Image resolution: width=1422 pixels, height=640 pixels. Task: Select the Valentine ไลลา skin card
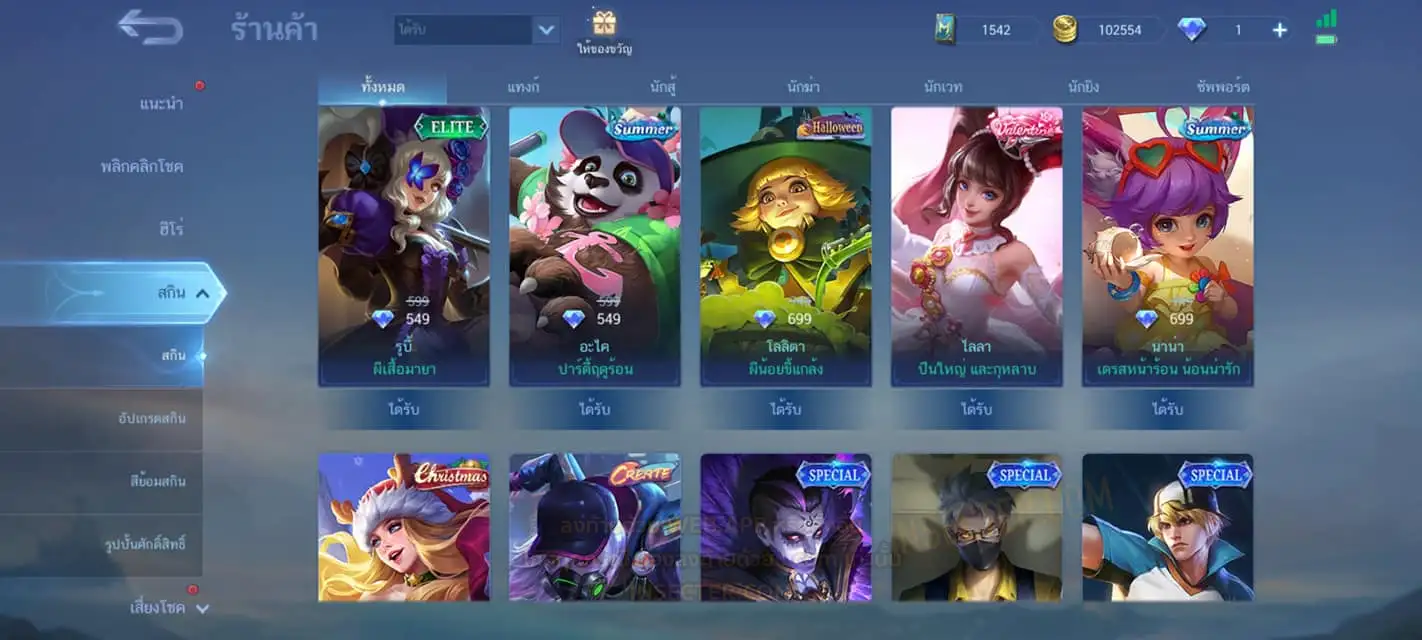(x=977, y=245)
